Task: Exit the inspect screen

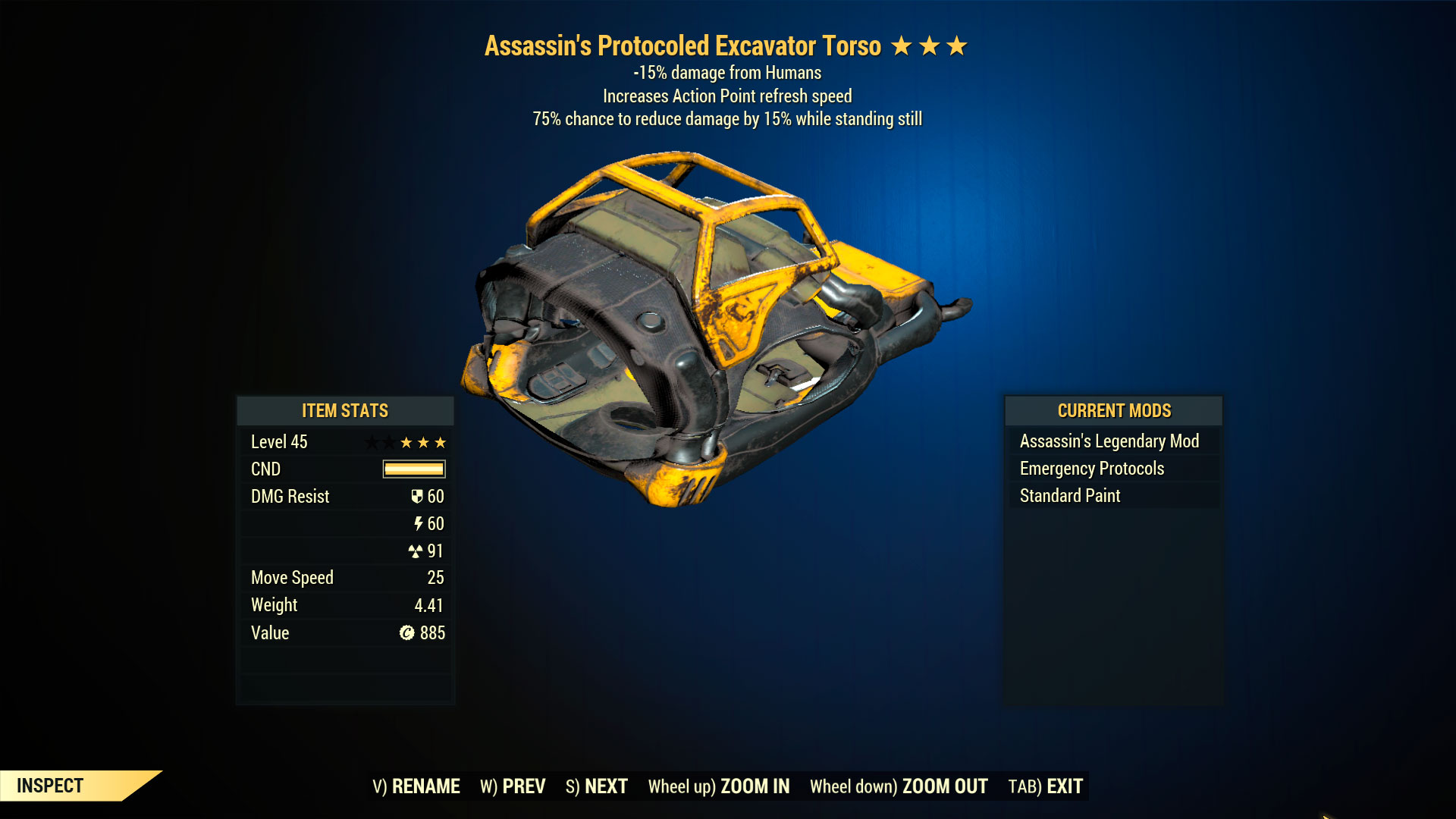Action: click(1045, 786)
